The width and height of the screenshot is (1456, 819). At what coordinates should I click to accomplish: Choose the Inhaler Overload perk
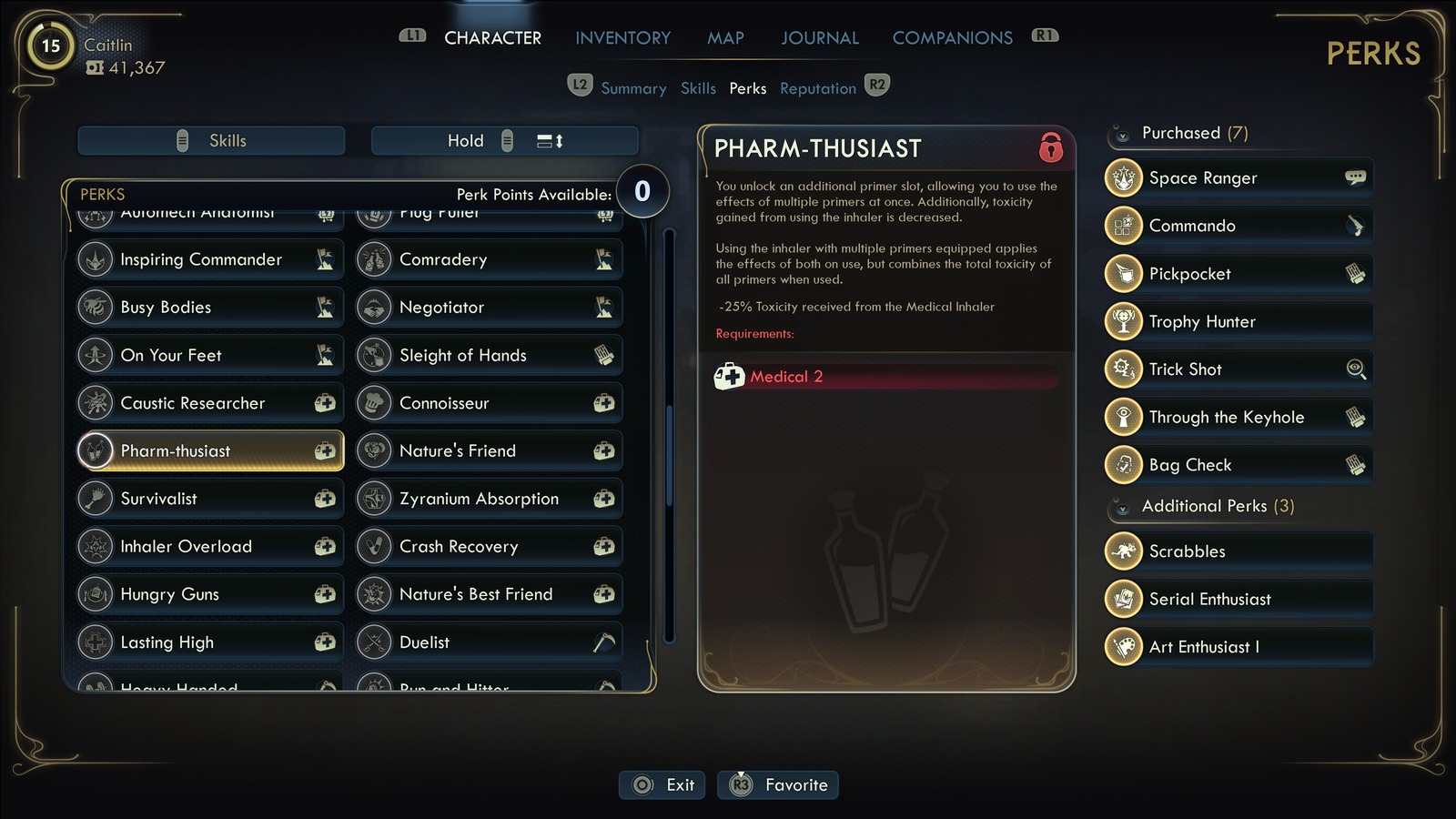210,547
